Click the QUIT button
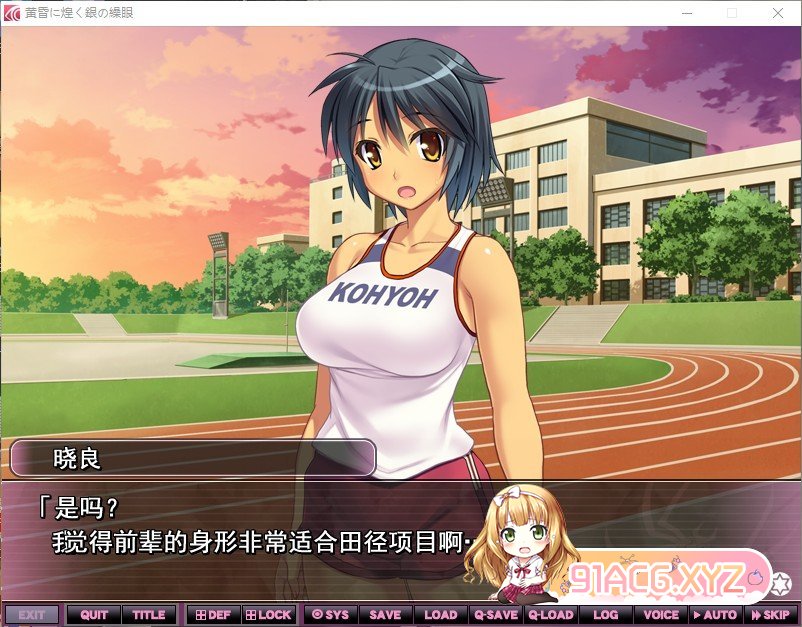Viewport: 802px width, 627px height. click(94, 615)
